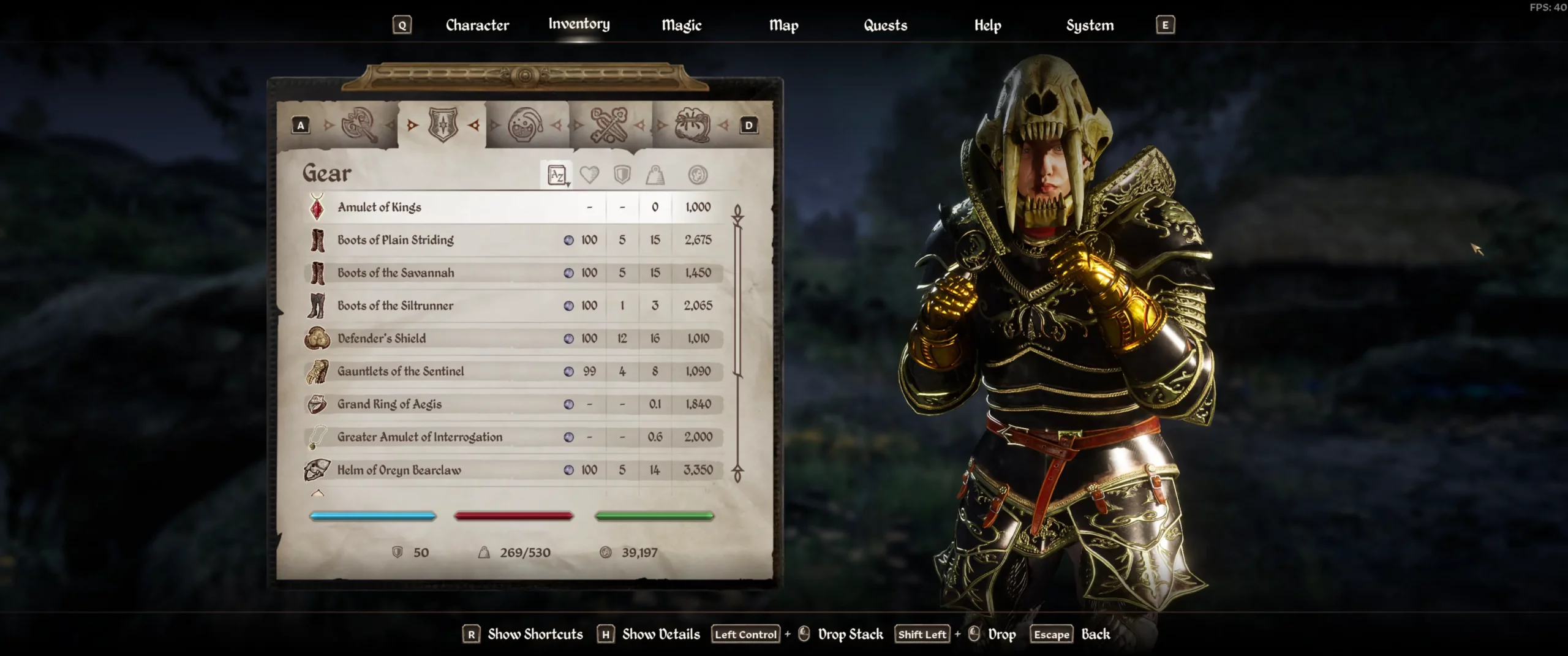
Task: Switch to the keys and tools category
Action: point(608,125)
